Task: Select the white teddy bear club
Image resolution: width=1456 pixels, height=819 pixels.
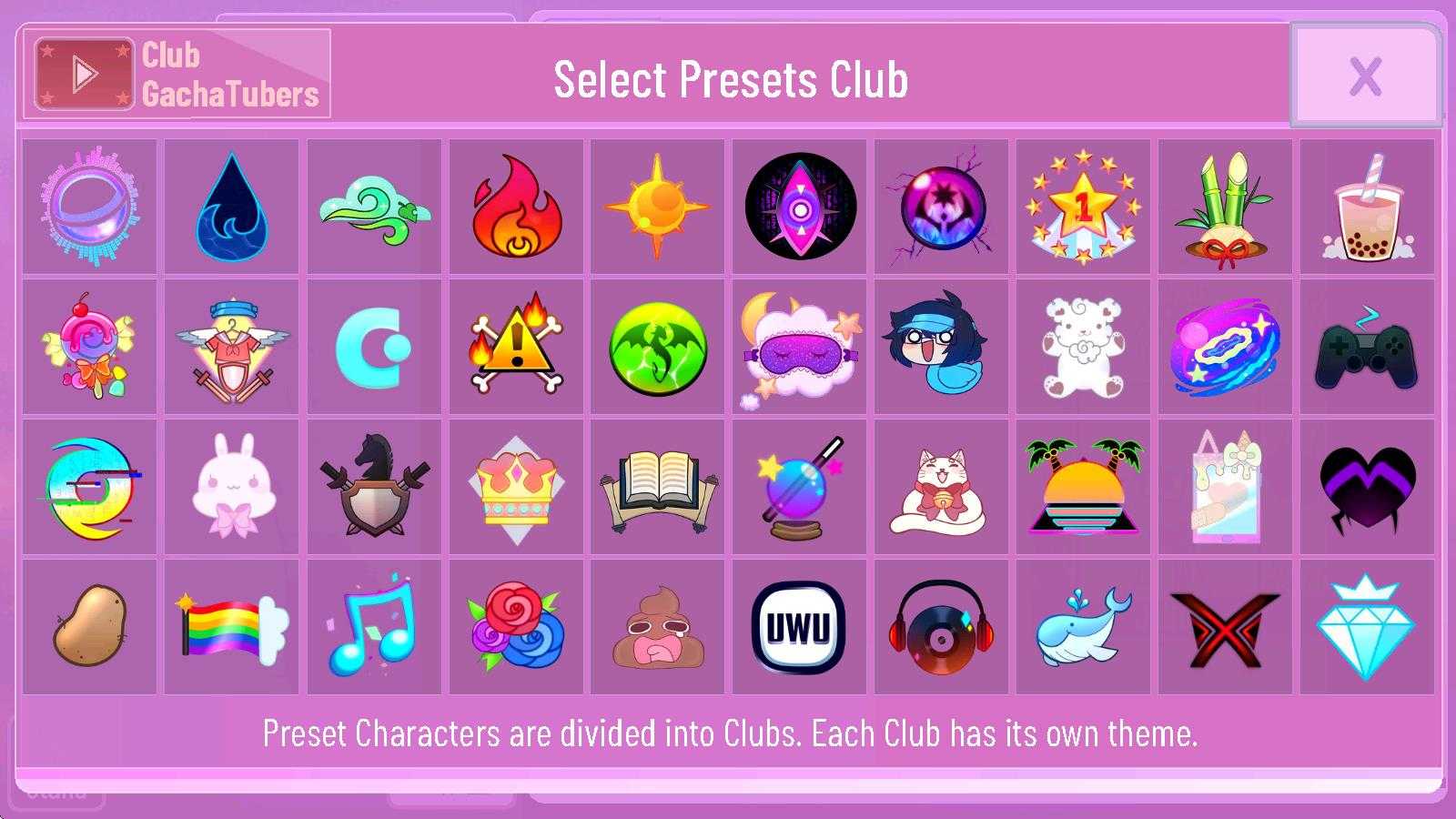Action: 1083,347
